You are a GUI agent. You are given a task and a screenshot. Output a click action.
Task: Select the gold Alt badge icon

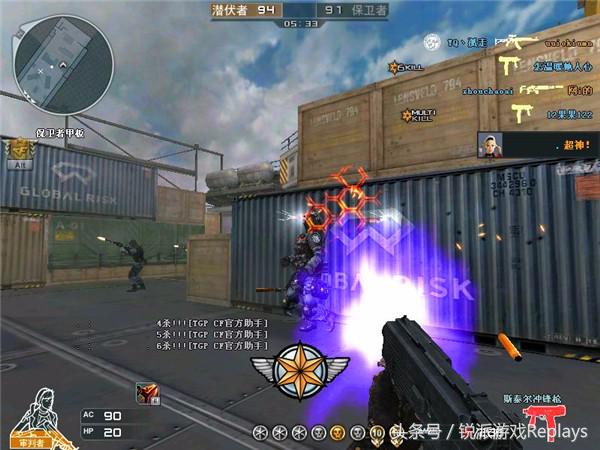(x=19, y=152)
